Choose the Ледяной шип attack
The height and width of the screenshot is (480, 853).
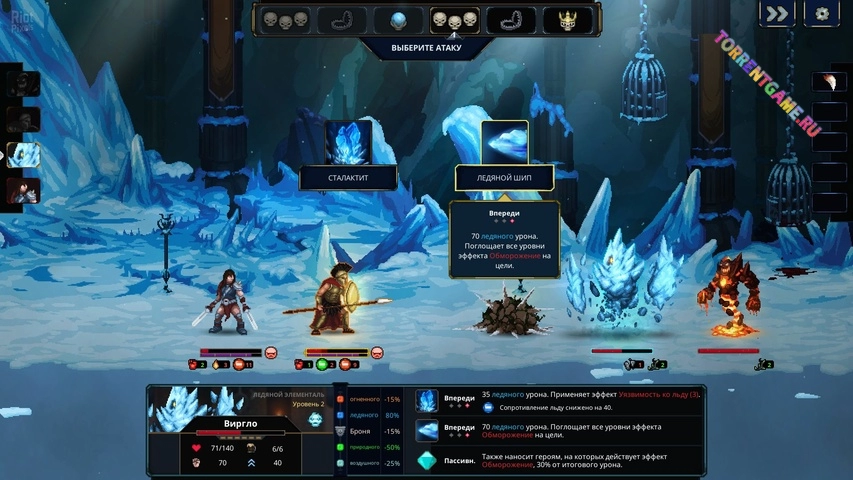(504, 143)
